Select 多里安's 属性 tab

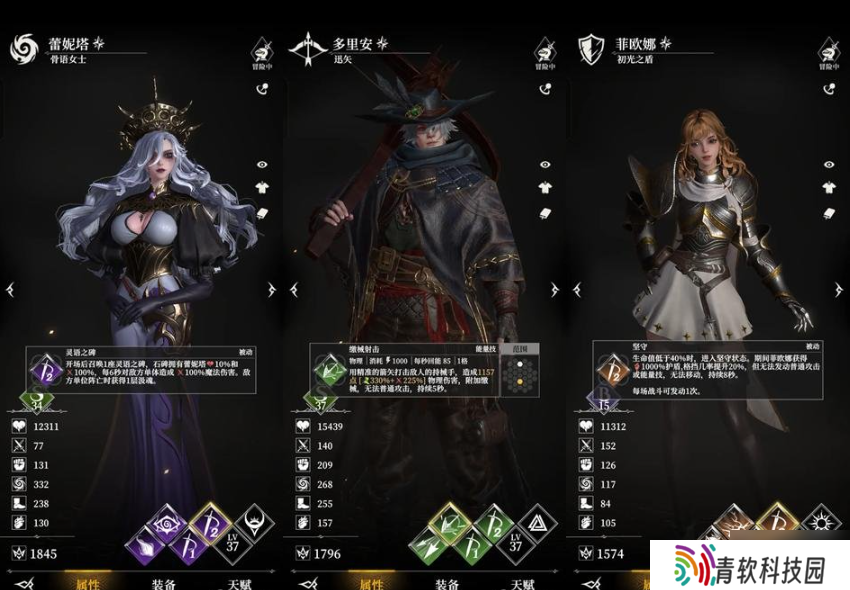pyautogui.click(x=371, y=582)
